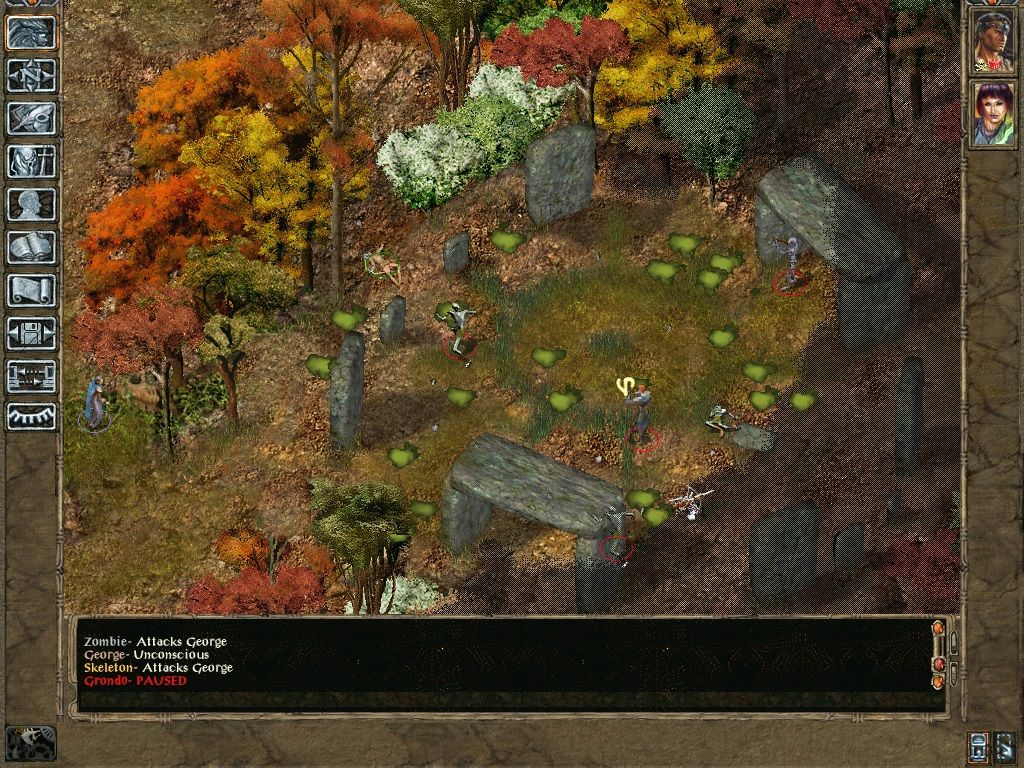Click the rightmost button in the bottom-right corner
Viewport: 1024px width, 768px height.
[x=1005, y=746]
